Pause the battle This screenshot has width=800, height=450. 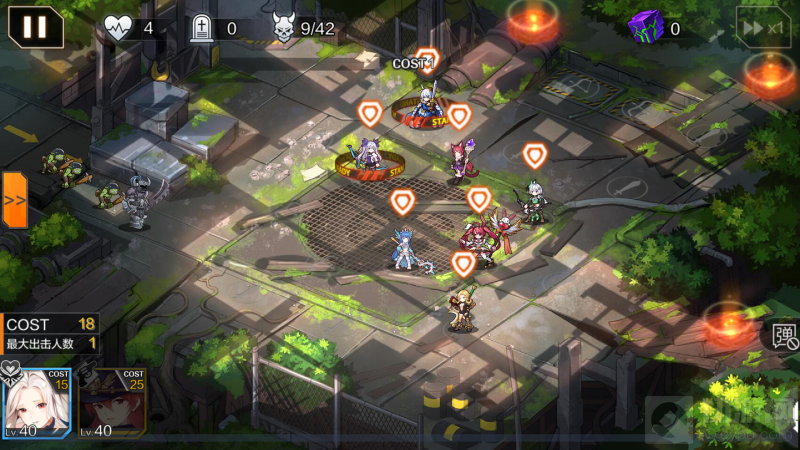(x=35, y=26)
